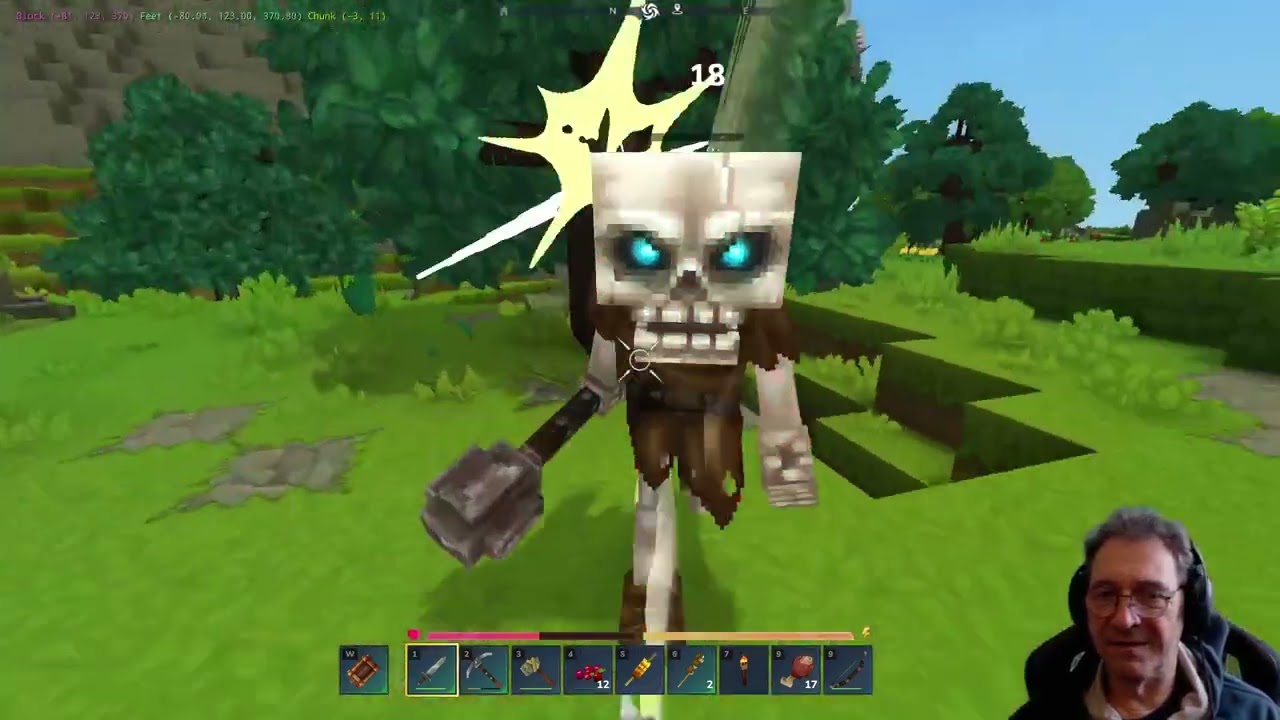Click the lightning stamina icon near the energy bar
1280x720 pixels.
pyautogui.click(x=865, y=632)
